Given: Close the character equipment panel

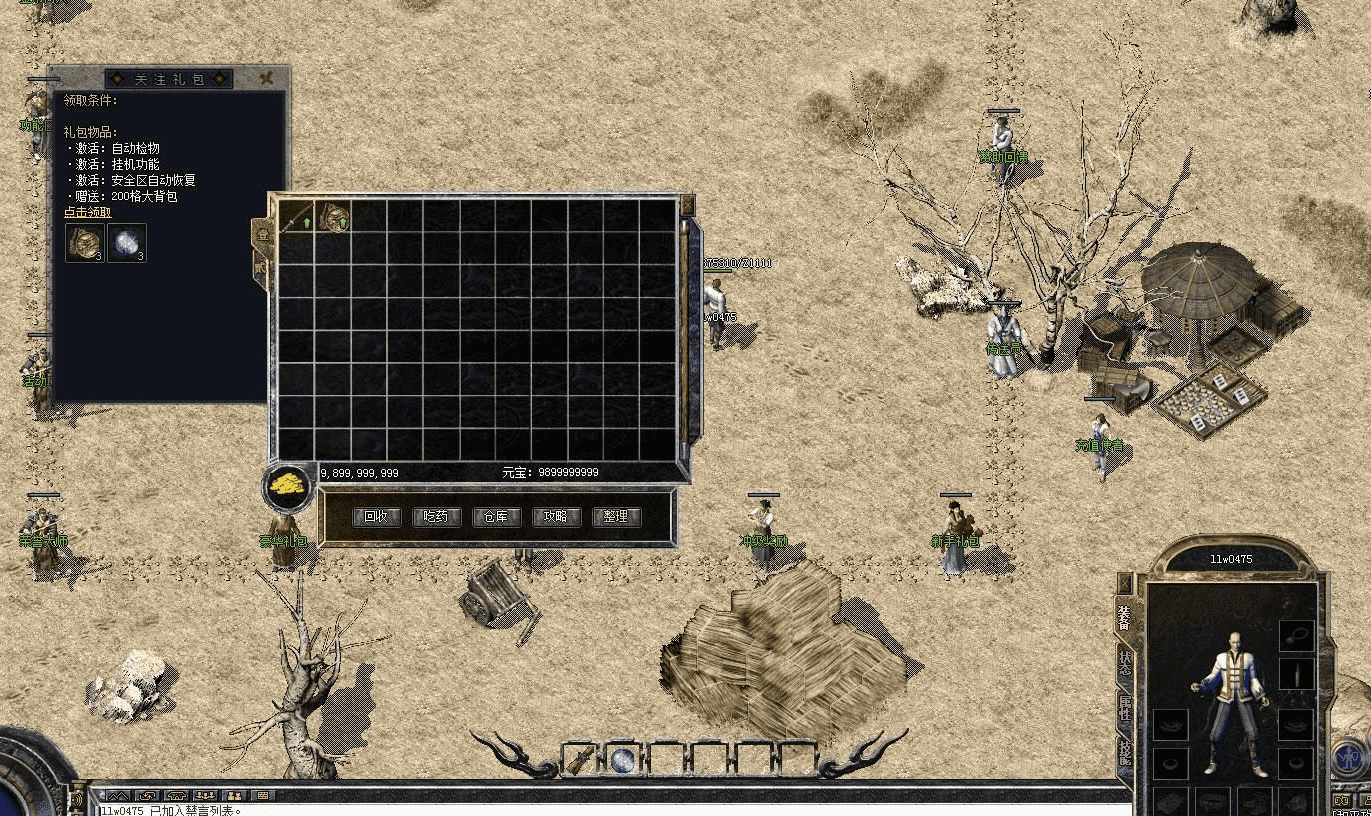Looking at the screenshot, I should click(x=1125, y=582).
